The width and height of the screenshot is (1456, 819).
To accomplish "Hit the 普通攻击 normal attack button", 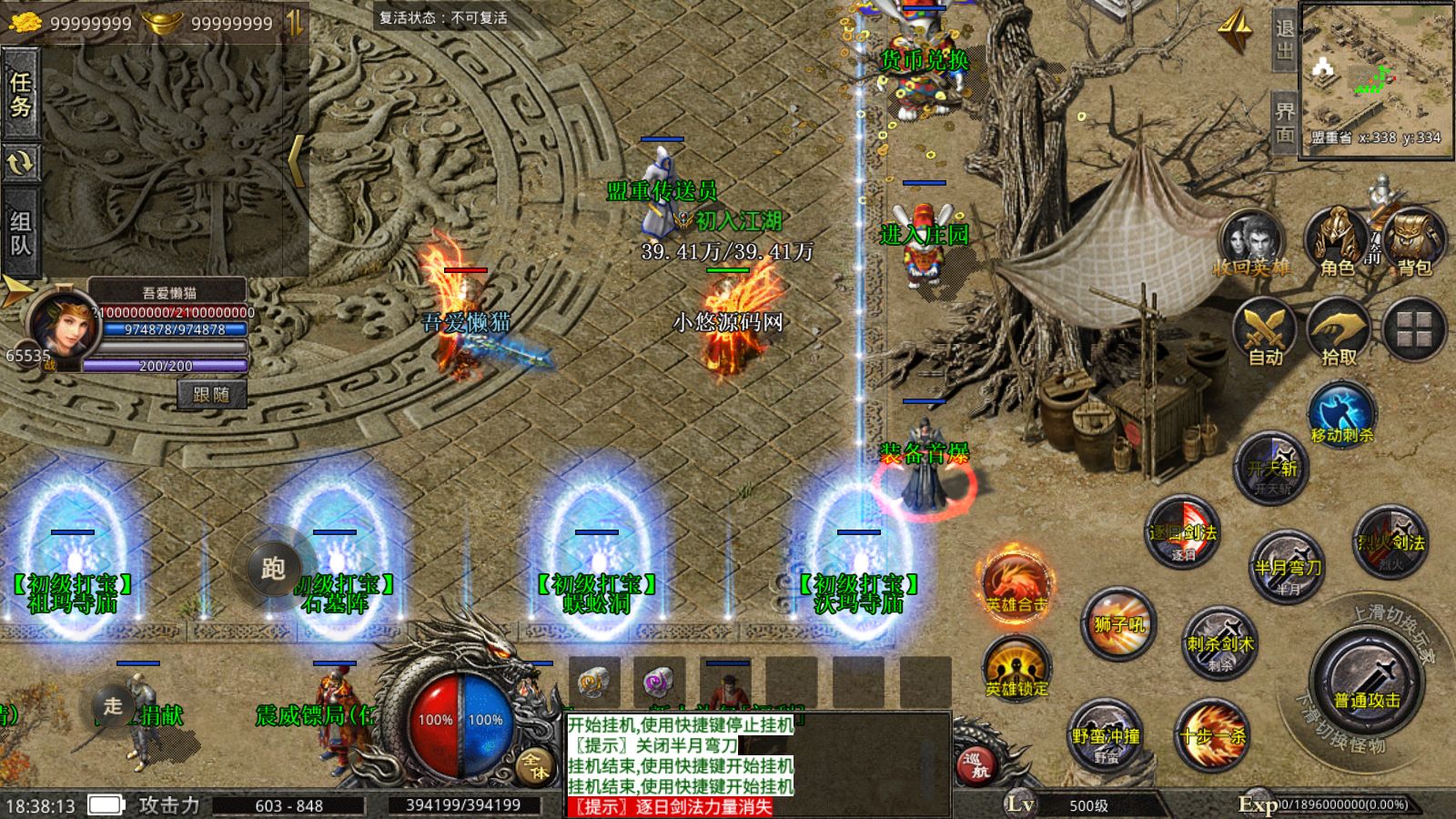I will click(1366, 682).
